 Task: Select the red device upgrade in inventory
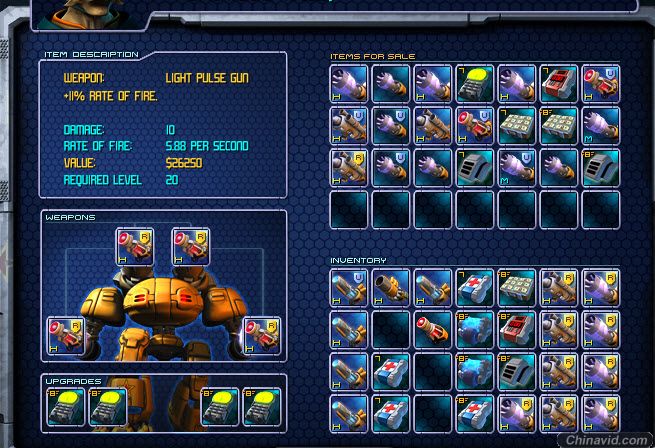(x=517, y=327)
